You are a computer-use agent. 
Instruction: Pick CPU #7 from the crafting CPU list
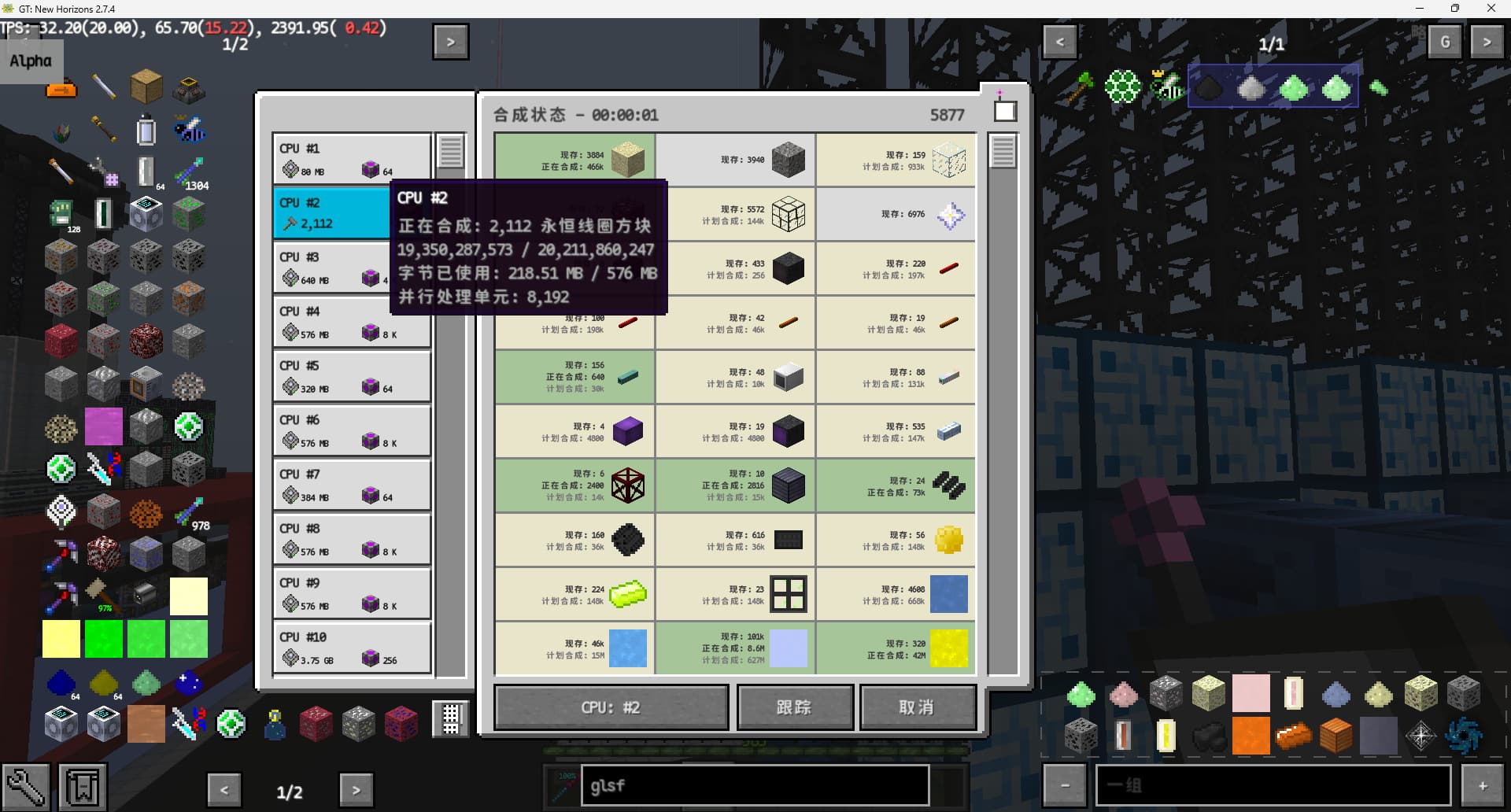(x=352, y=485)
